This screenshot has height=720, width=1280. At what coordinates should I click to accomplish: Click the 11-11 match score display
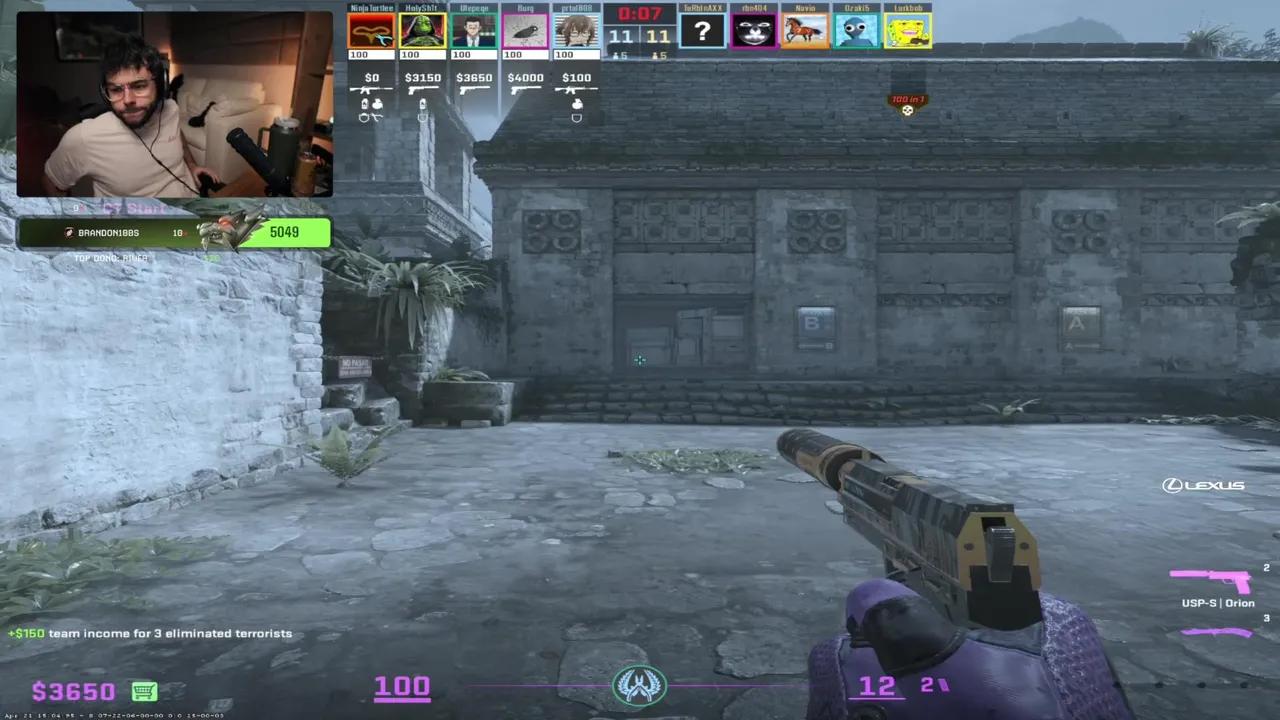(x=640, y=35)
